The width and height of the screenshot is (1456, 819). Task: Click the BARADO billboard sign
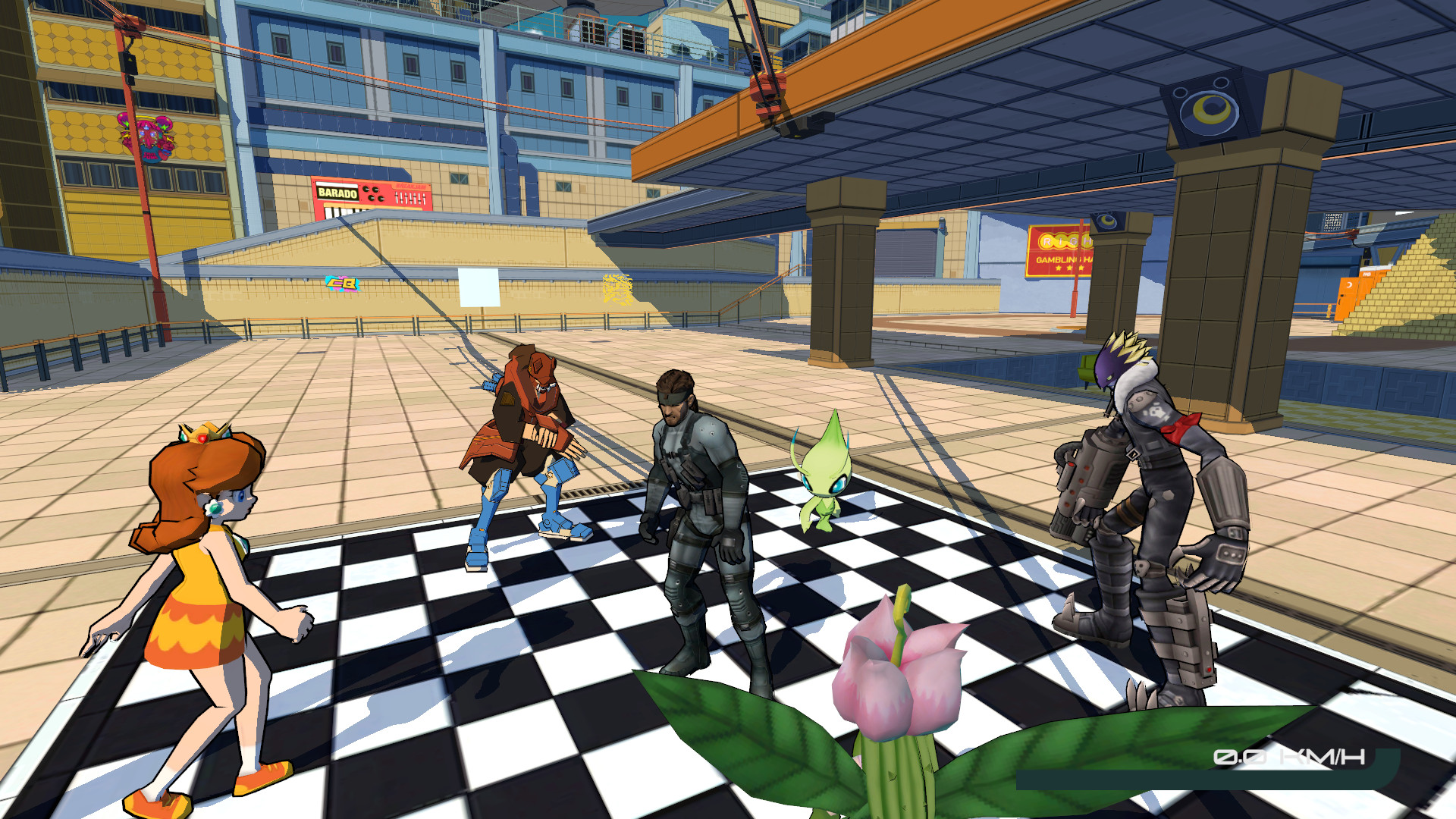coord(339,194)
